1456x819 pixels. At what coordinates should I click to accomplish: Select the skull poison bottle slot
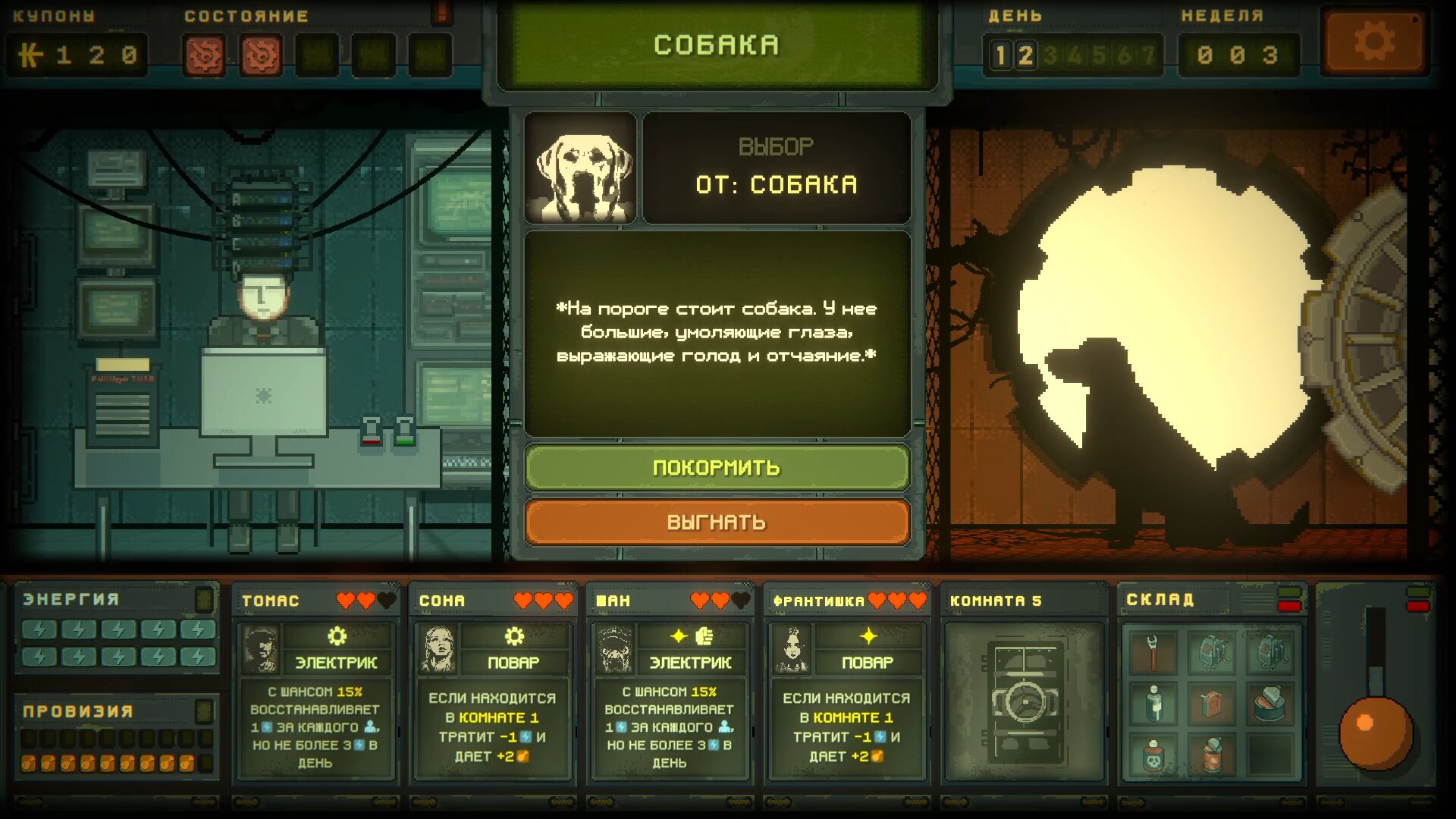(1153, 756)
